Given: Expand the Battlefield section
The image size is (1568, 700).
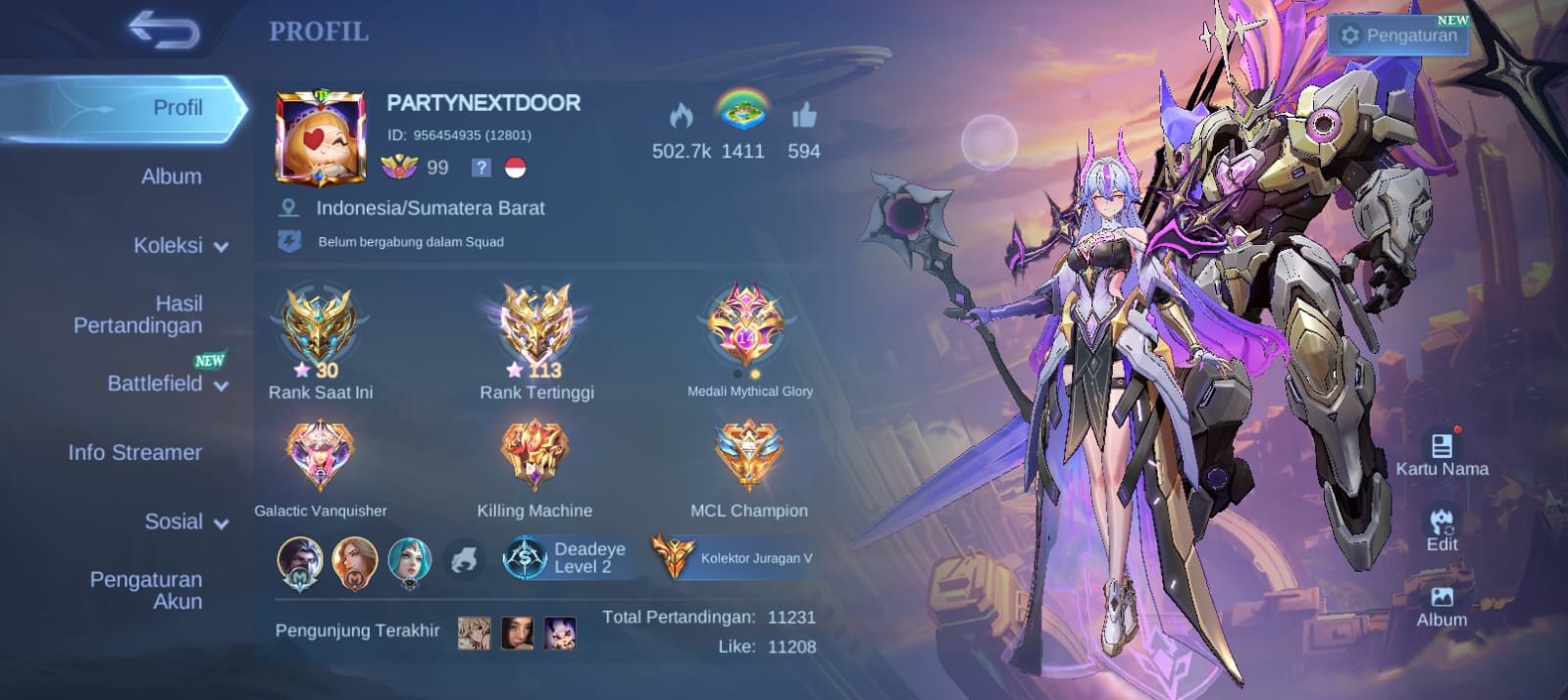Looking at the screenshot, I should point(166,383).
